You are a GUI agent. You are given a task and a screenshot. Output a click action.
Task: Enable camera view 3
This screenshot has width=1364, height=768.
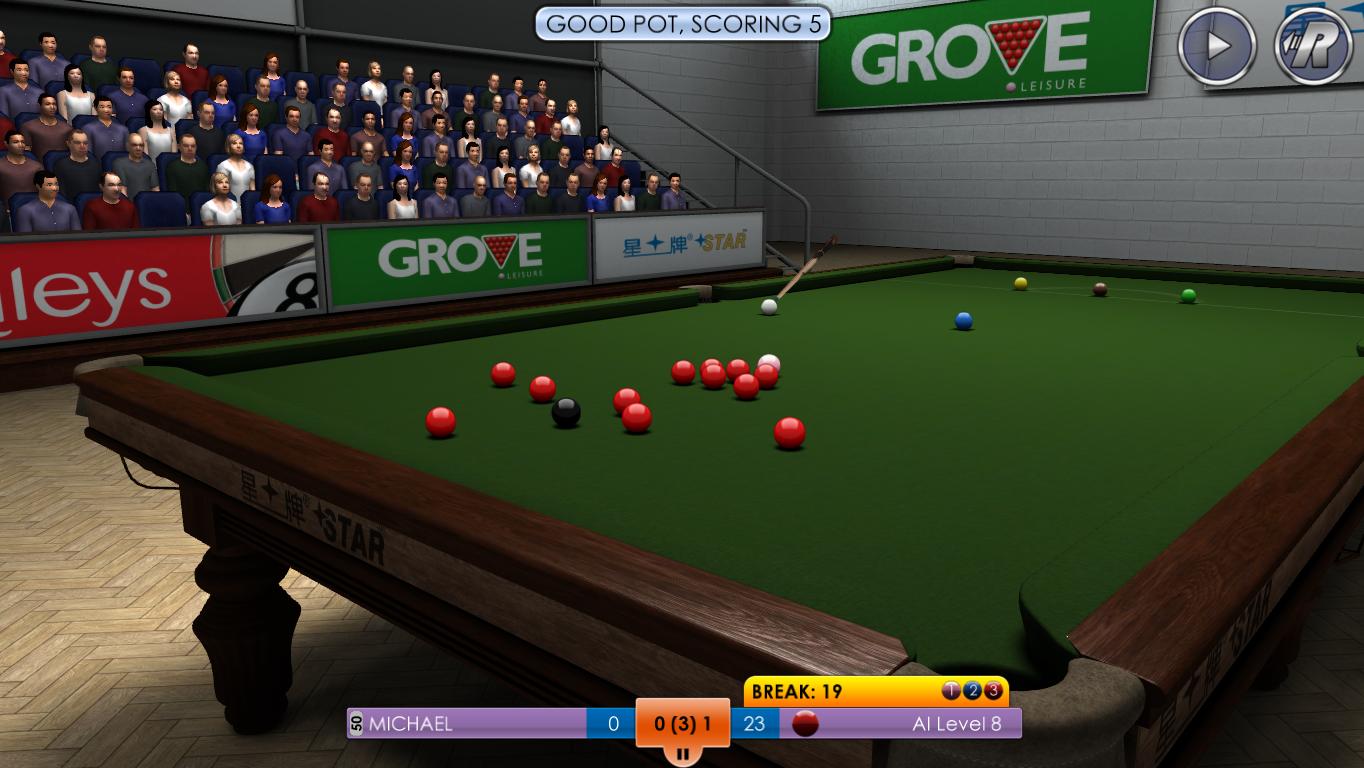click(994, 690)
